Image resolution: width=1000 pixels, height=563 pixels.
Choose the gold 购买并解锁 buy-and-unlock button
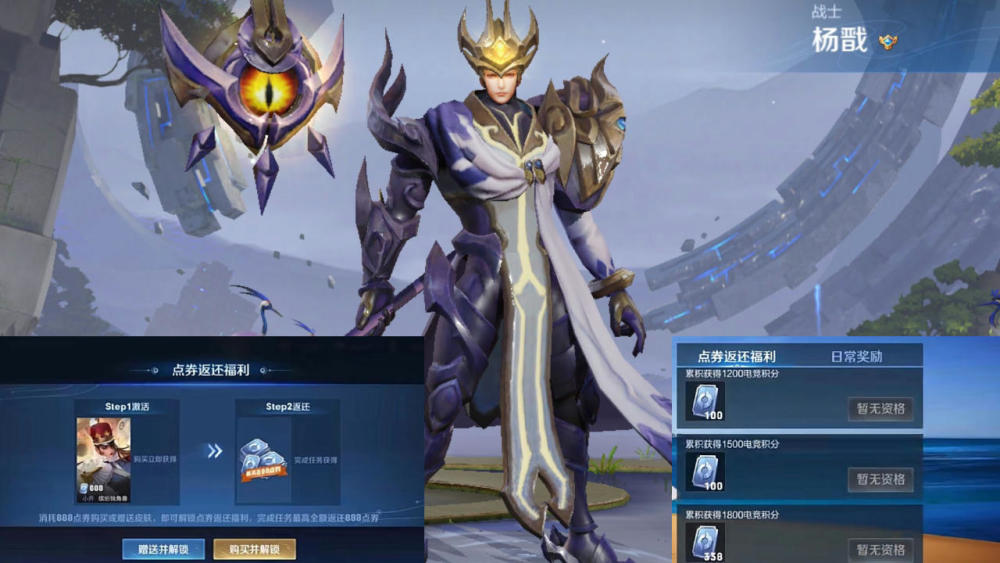[254, 549]
